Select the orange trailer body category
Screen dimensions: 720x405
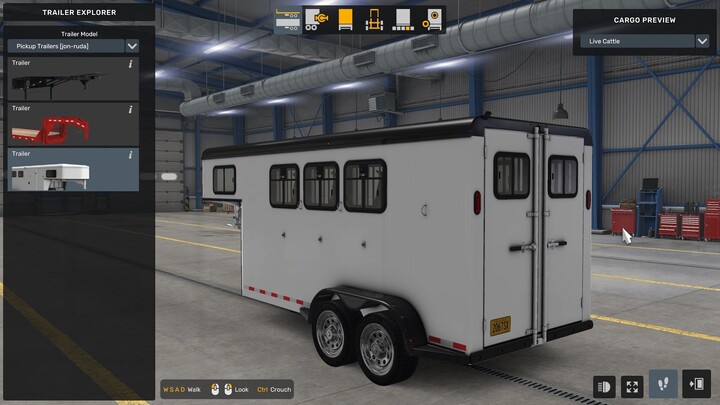pos(345,20)
